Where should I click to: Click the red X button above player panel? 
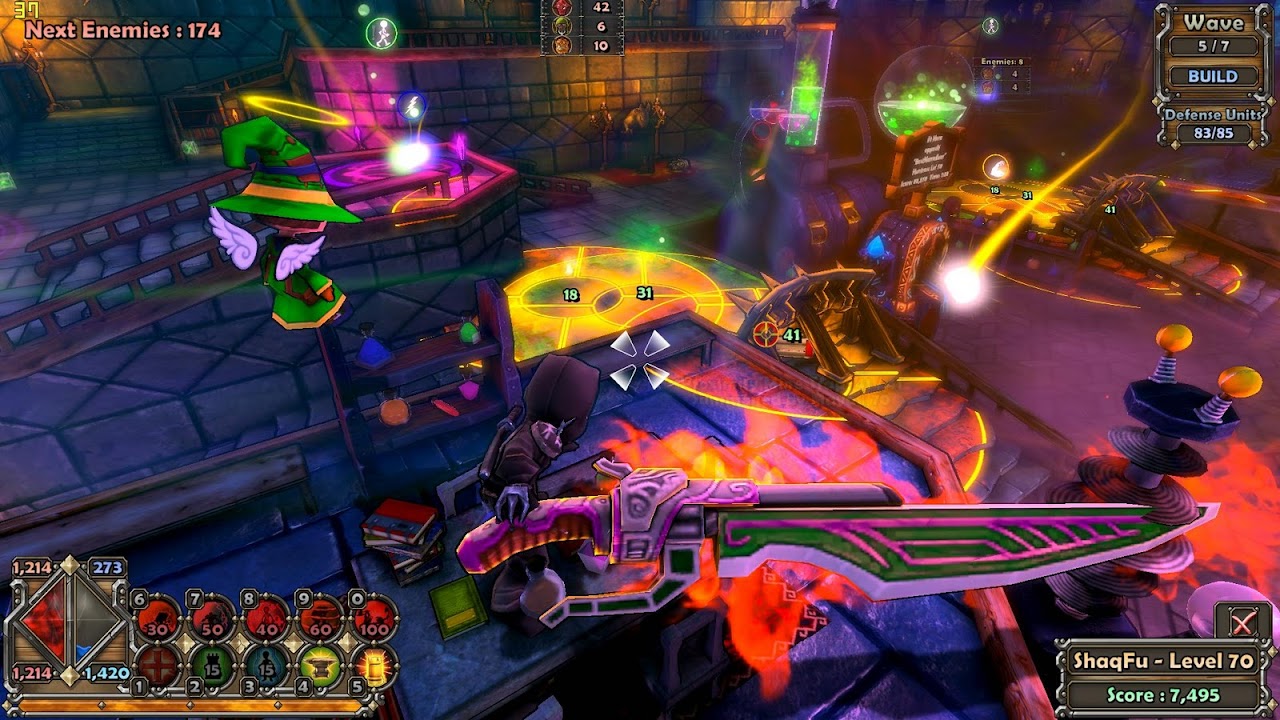pos(1243,624)
